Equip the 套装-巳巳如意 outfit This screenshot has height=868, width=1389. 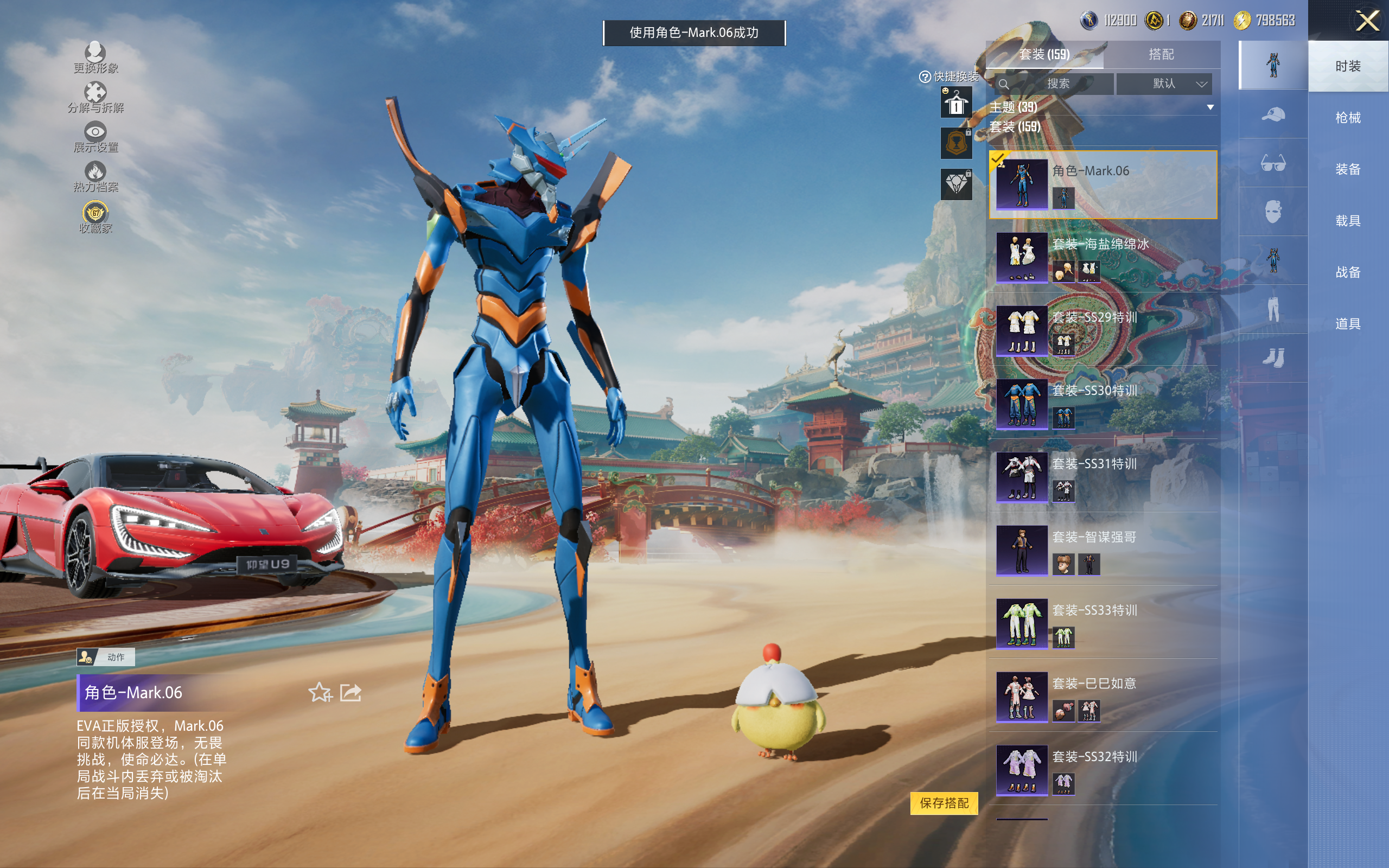(1102, 697)
